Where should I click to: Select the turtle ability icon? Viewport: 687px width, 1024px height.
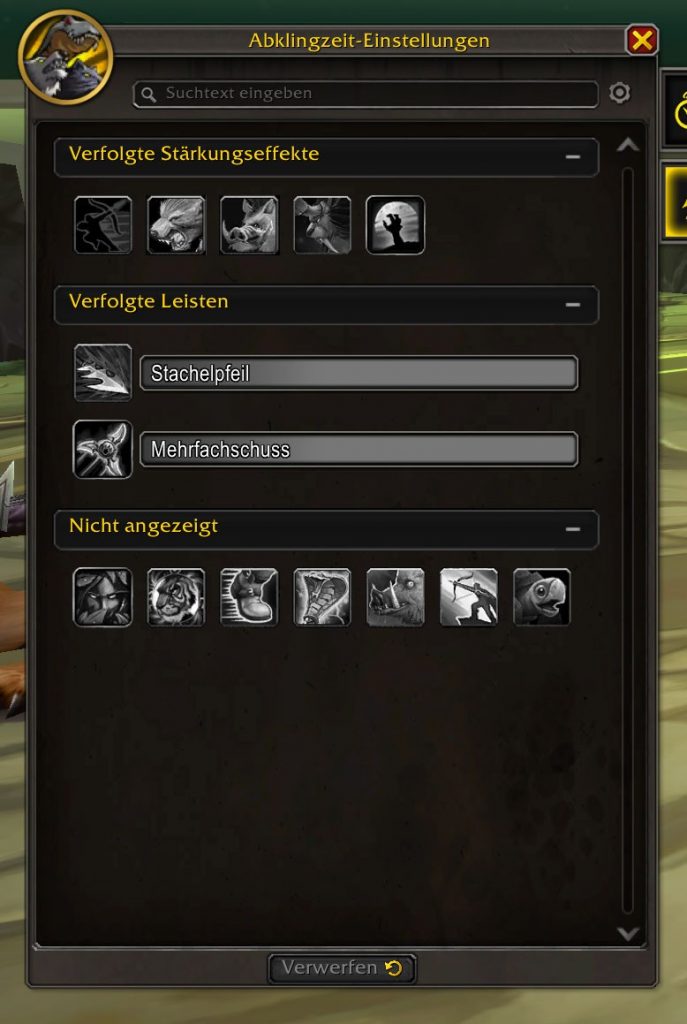point(542,597)
